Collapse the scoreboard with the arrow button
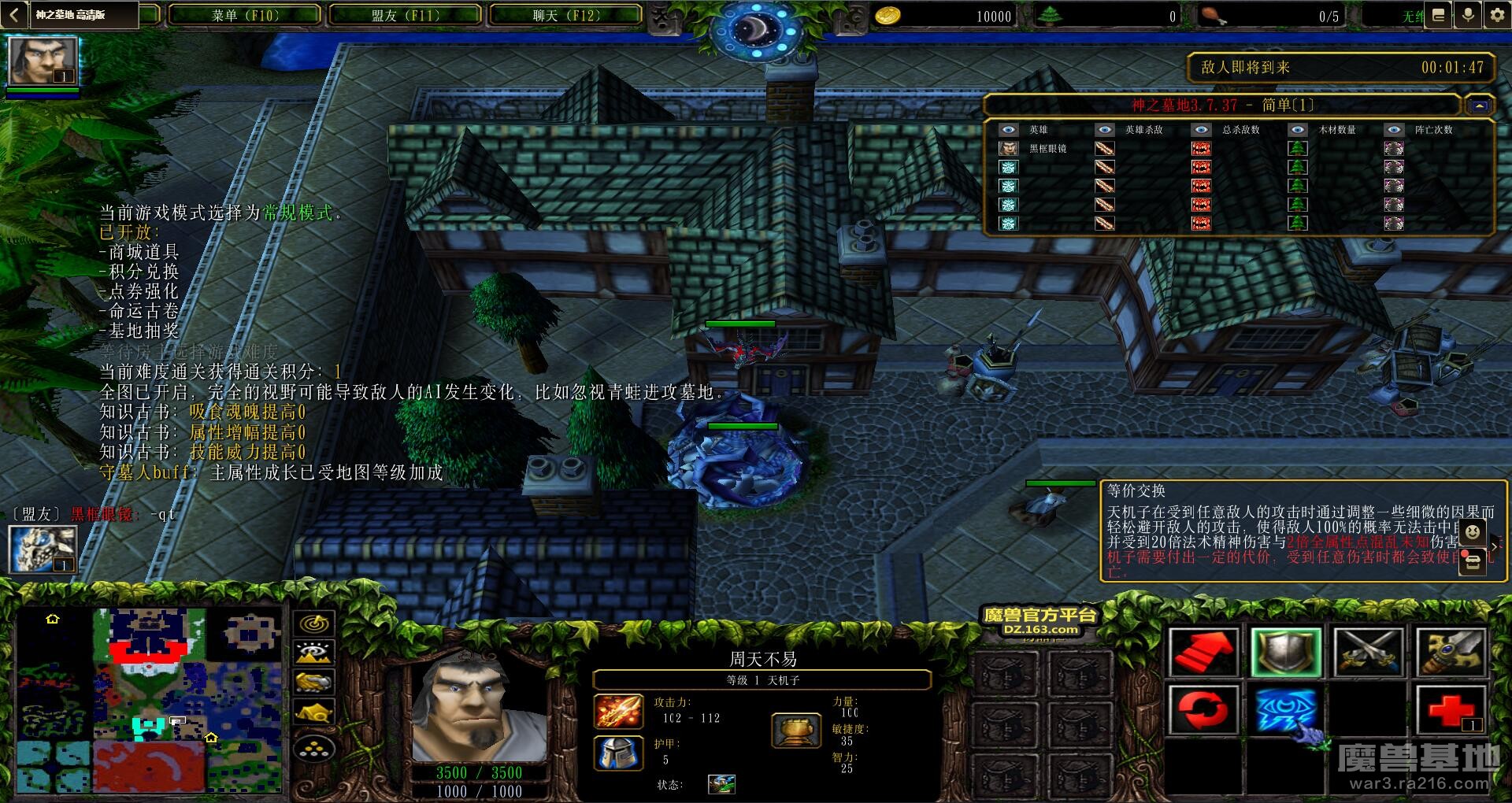 pyautogui.click(x=1478, y=105)
